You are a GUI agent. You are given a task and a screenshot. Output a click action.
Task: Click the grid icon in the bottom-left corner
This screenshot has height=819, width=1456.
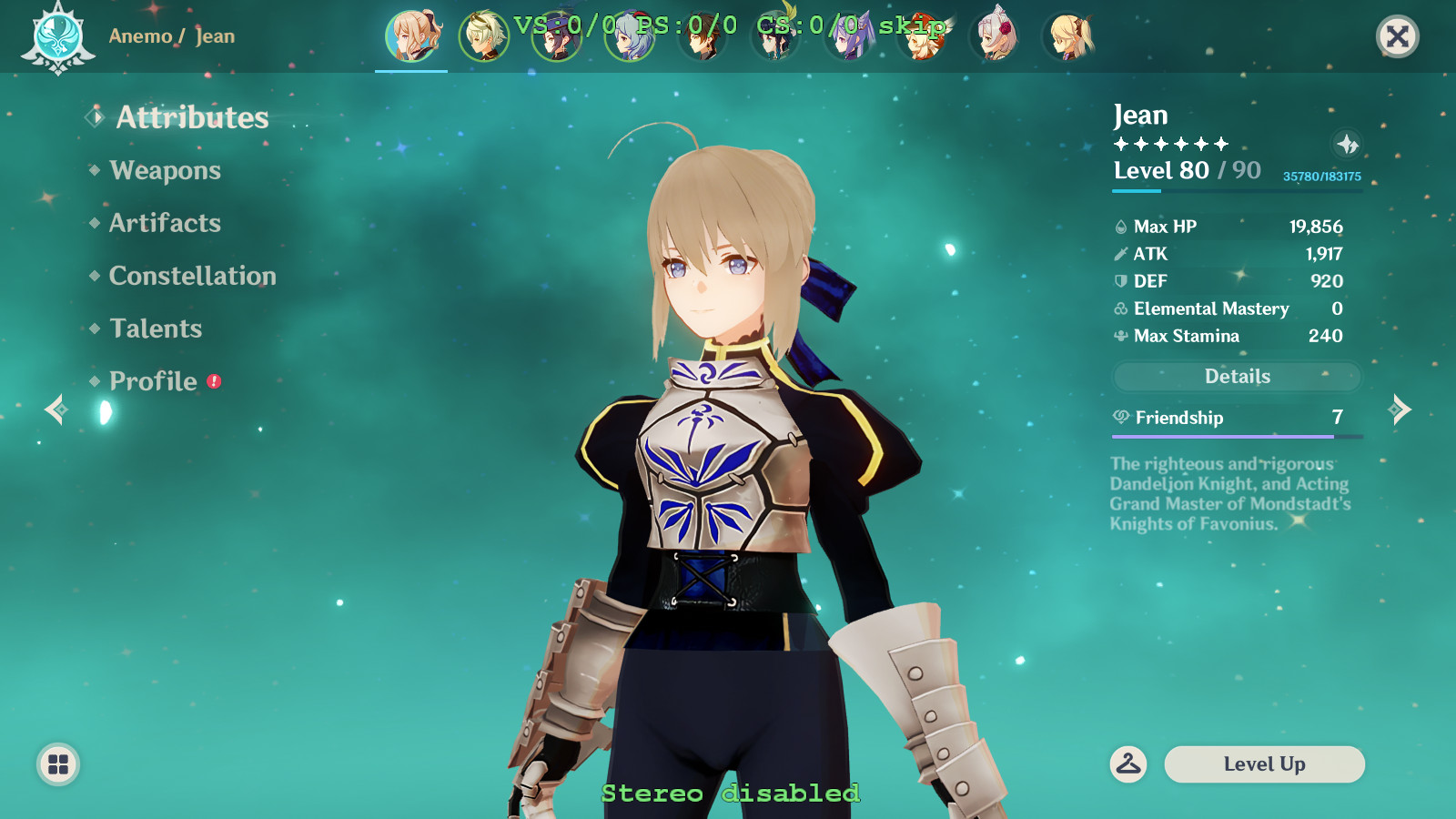pos(57,764)
